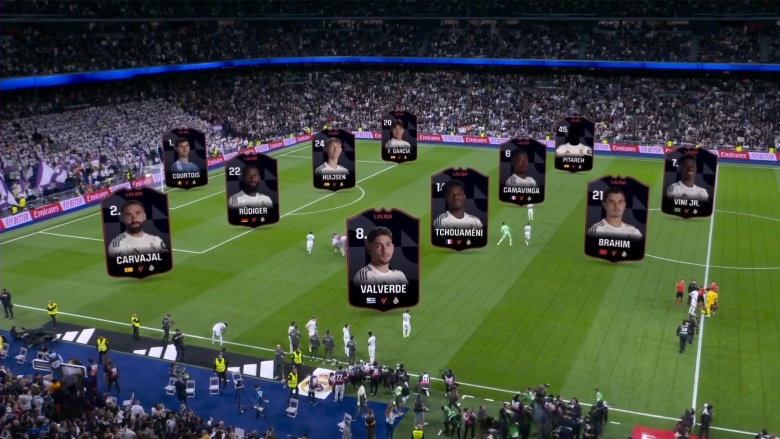This screenshot has height=439, width=780.
Task: Click Carvajal's lineup card
Action: [137, 232]
